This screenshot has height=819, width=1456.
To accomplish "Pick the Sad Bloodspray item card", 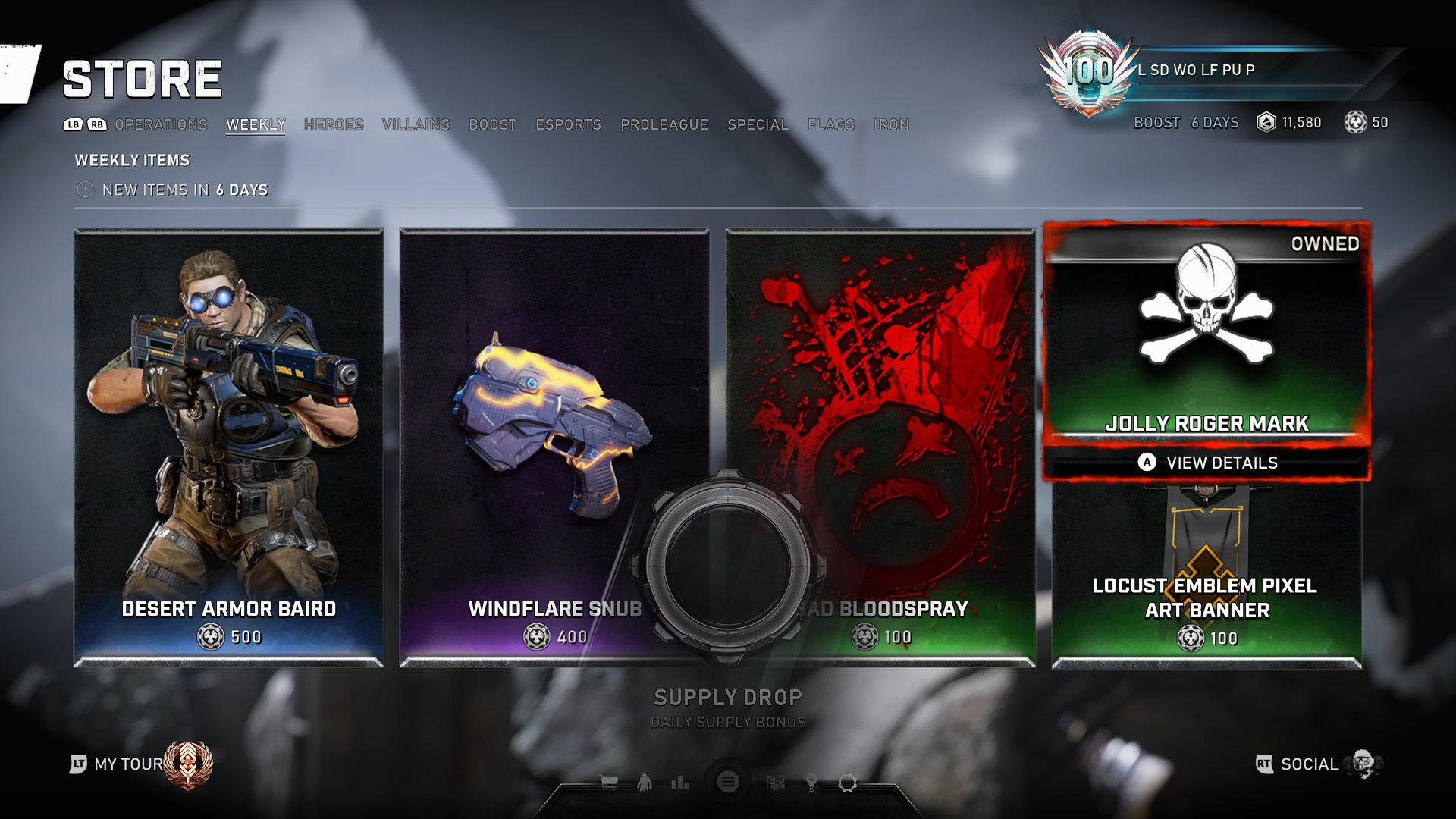I will 910,379.
